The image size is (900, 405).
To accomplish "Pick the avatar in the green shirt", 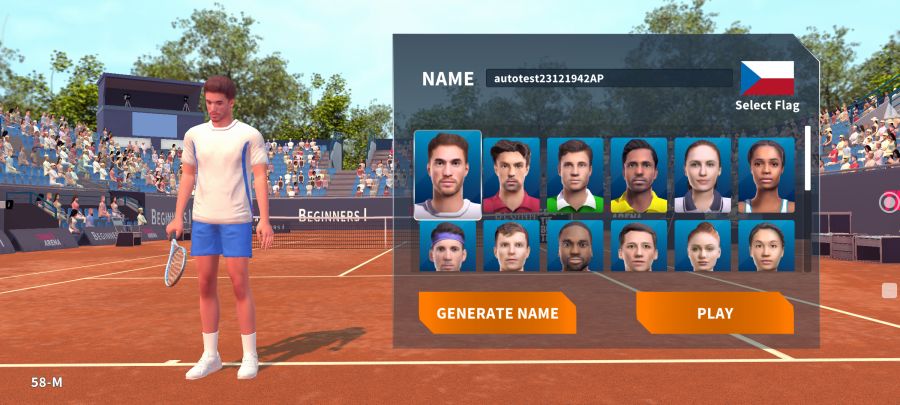I will click(x=575, y=176).
